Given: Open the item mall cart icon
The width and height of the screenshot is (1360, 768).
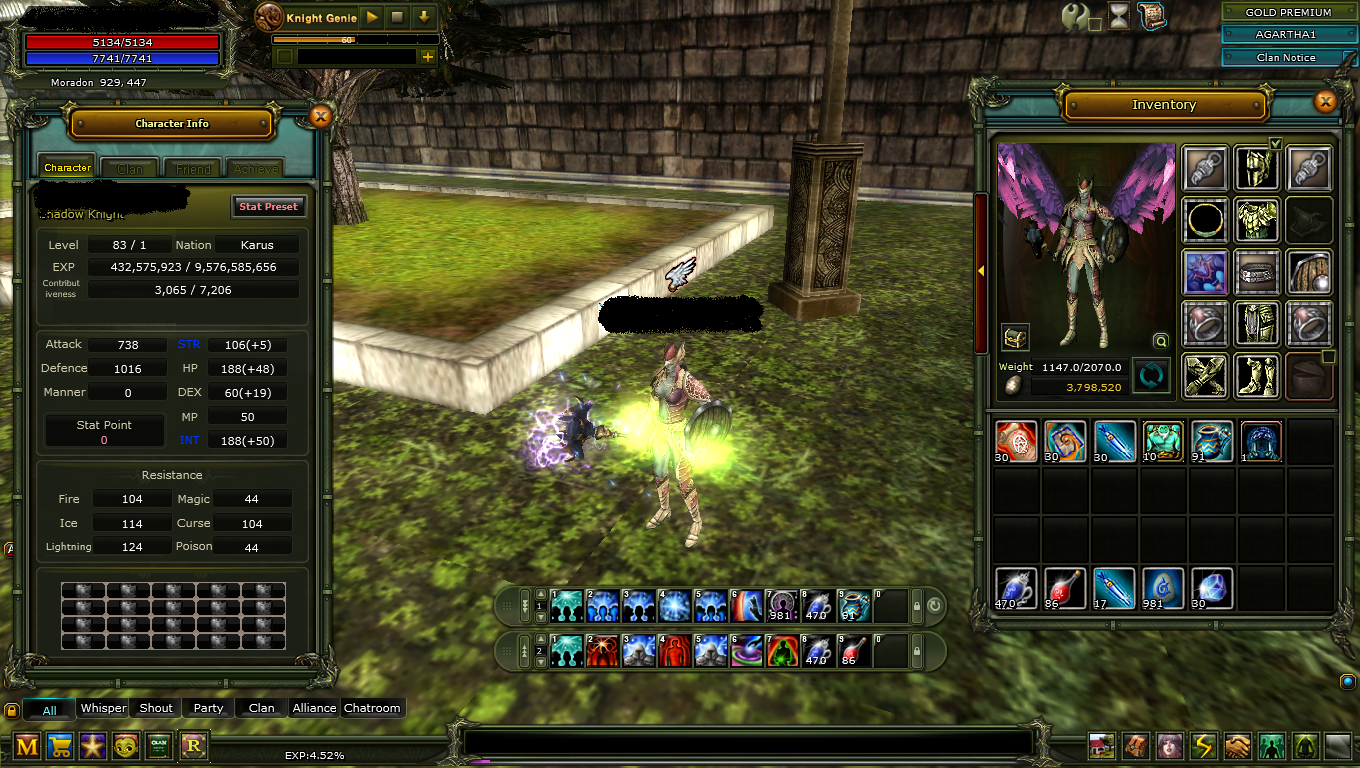Looking at the screenshot, I should [x=59, y=746].
